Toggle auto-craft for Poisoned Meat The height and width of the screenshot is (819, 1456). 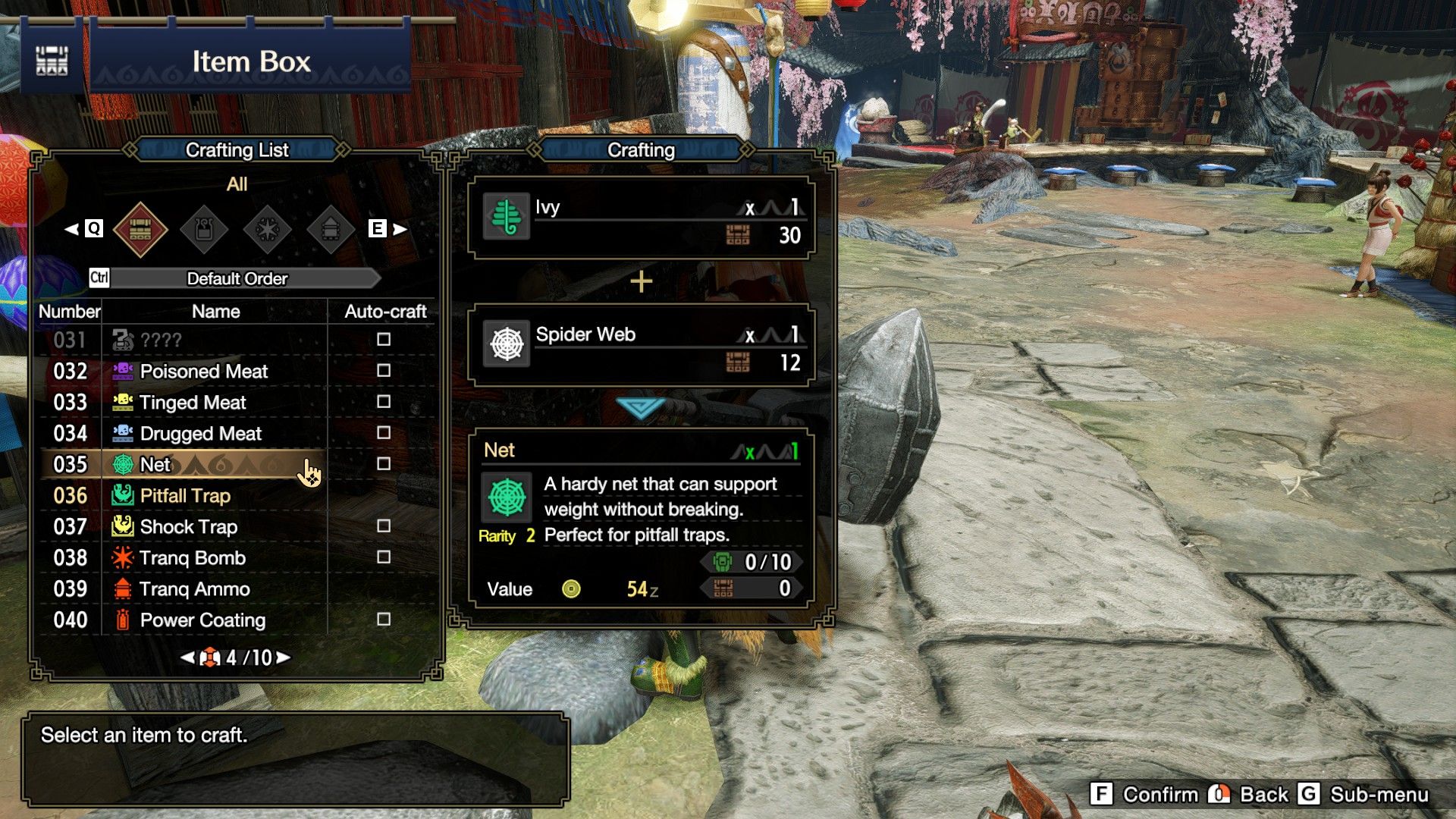click(x=384, y=370)
